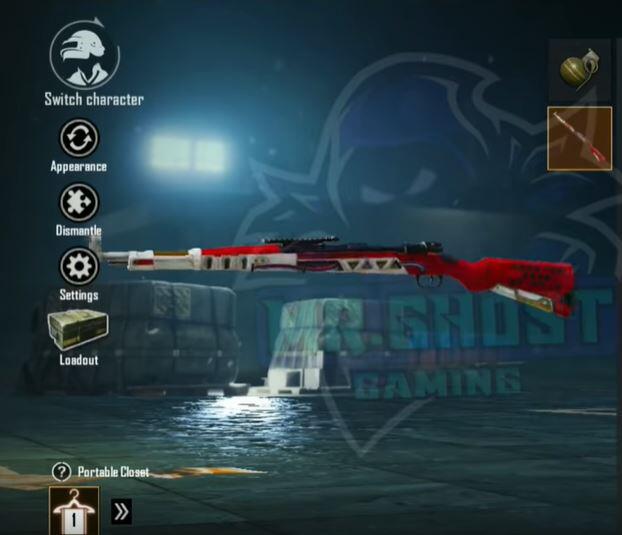
Task: Open the Appearance option
Action: (x=78, y=138)
